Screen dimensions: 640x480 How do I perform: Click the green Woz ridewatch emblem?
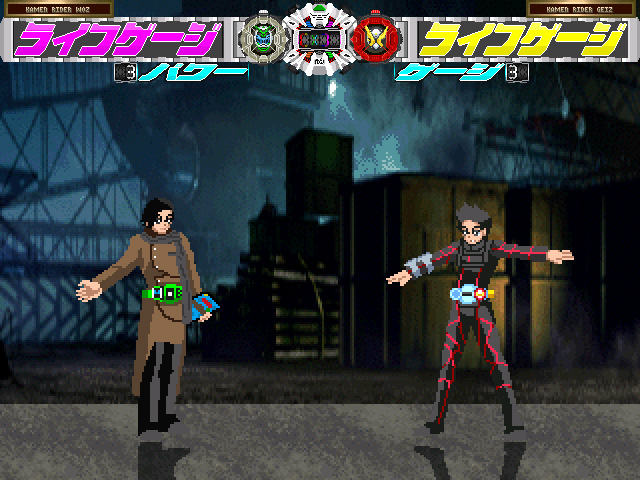click(260, 39)
